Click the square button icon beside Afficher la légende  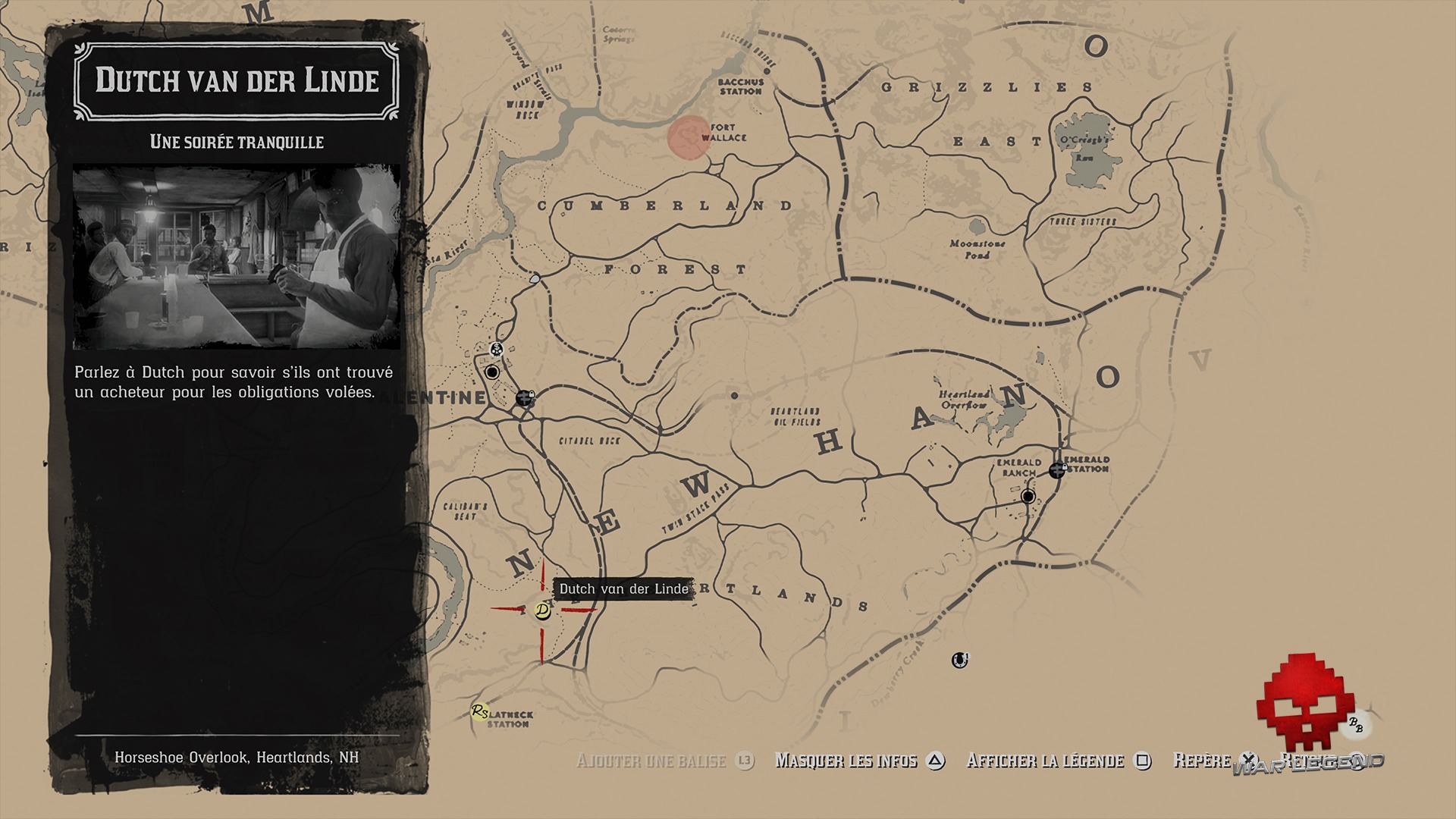click(x=1144, y=761)
